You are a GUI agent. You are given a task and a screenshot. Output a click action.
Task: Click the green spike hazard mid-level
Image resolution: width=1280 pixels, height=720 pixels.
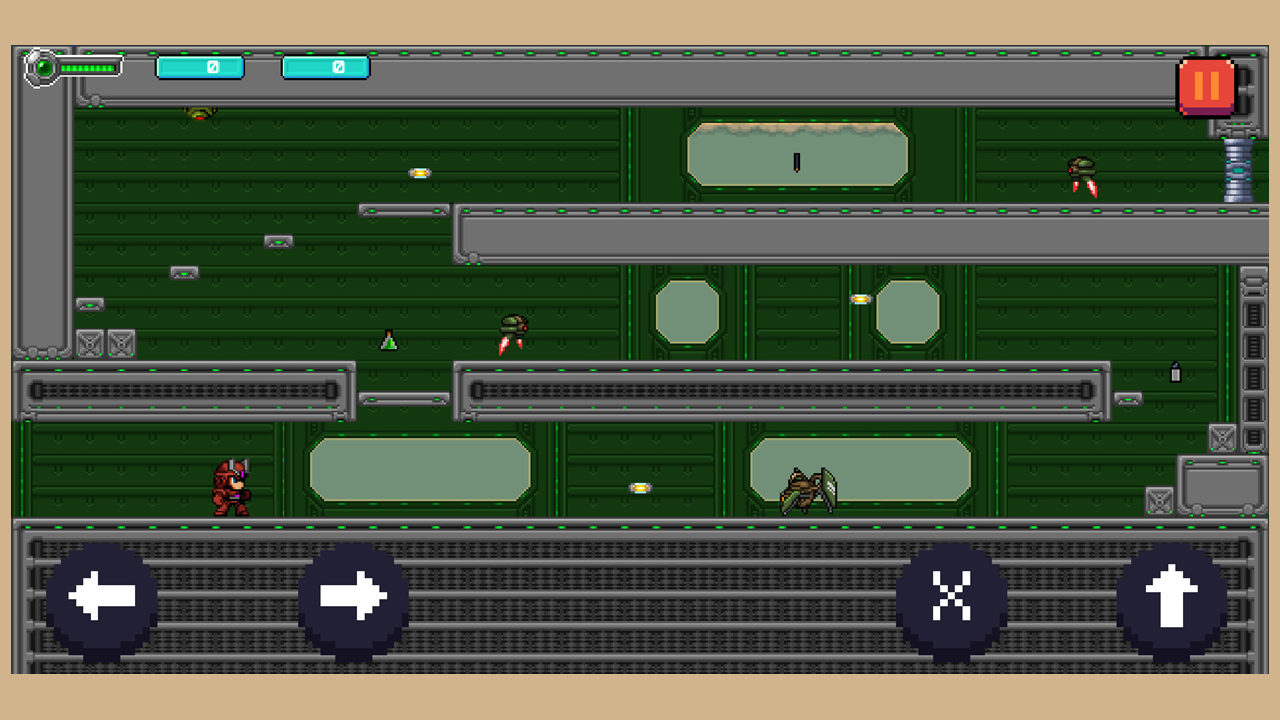tap(389, 341)
